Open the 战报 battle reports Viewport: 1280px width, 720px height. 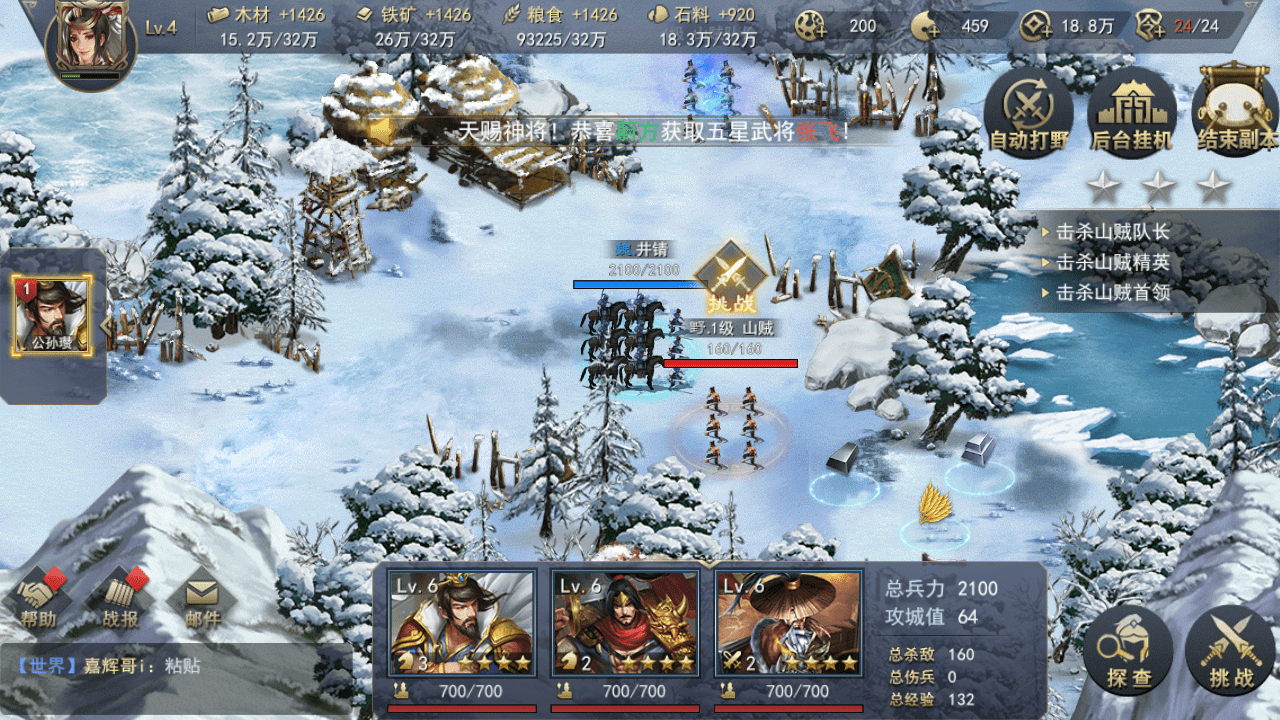[121, 601]
